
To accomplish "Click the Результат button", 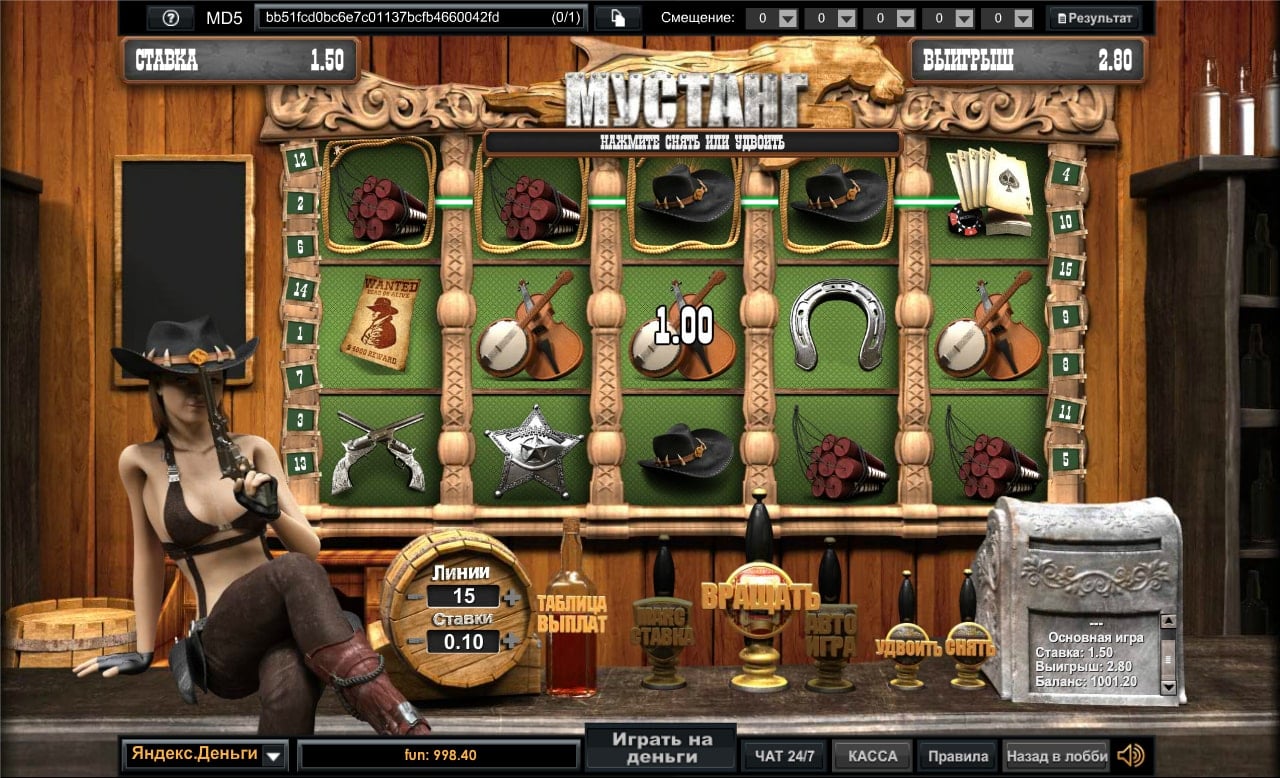I will (x=1094, y=18).
